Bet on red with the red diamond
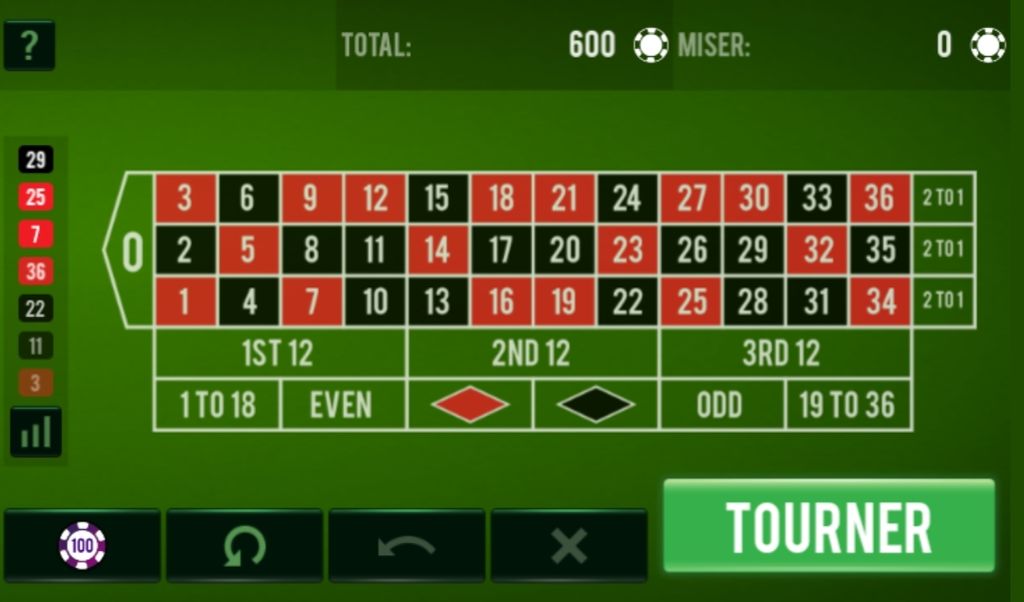This screenshot has height=602, width=1024. (470, 405)
